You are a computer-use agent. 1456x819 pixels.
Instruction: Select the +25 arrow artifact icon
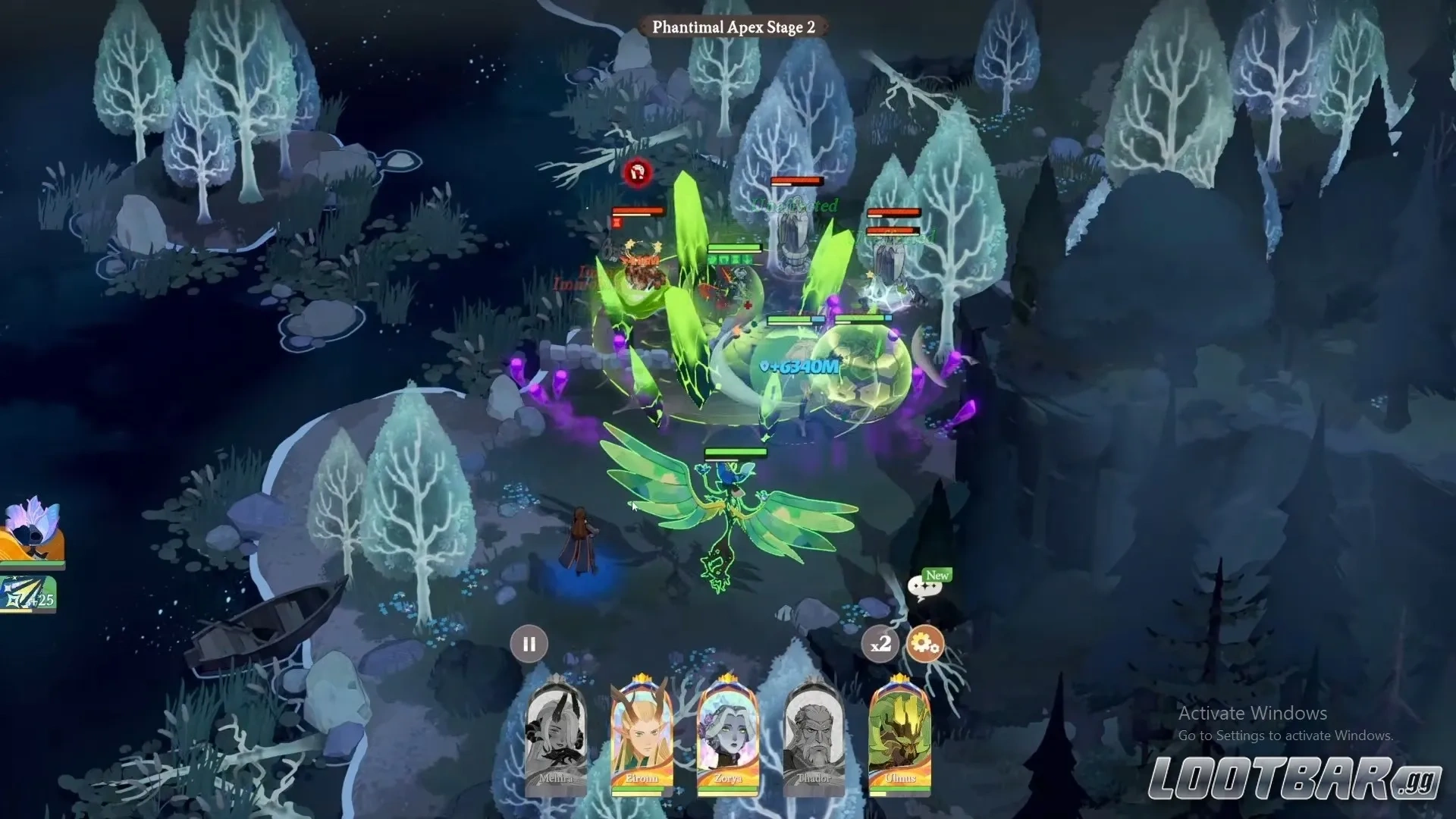pos(28,595)
